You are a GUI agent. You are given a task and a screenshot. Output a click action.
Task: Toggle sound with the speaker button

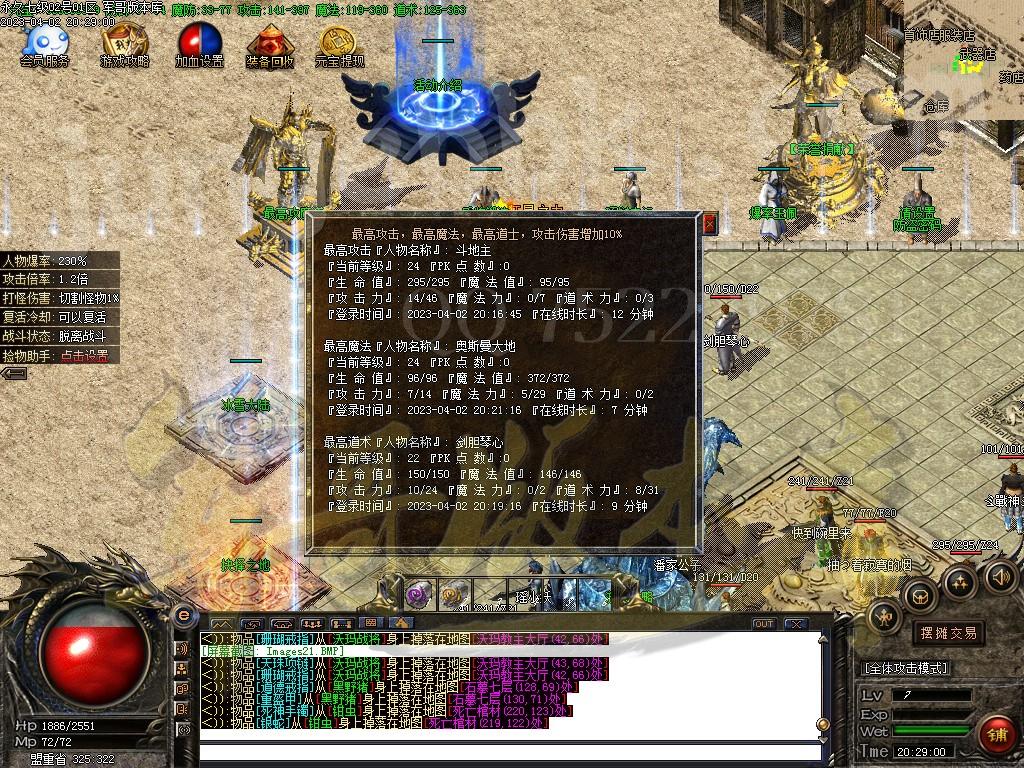(1000, 575)
